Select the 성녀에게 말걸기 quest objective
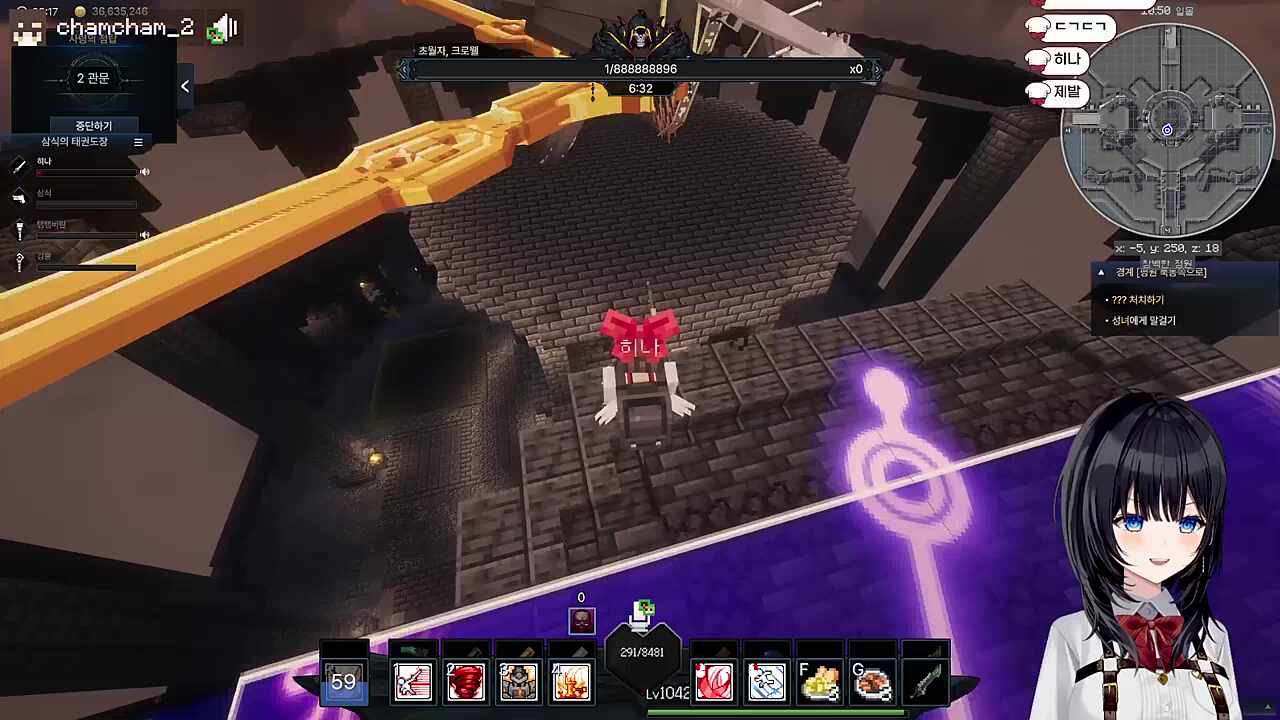This screenshot has height=720, width=1280. click(x=1144, y=321)
